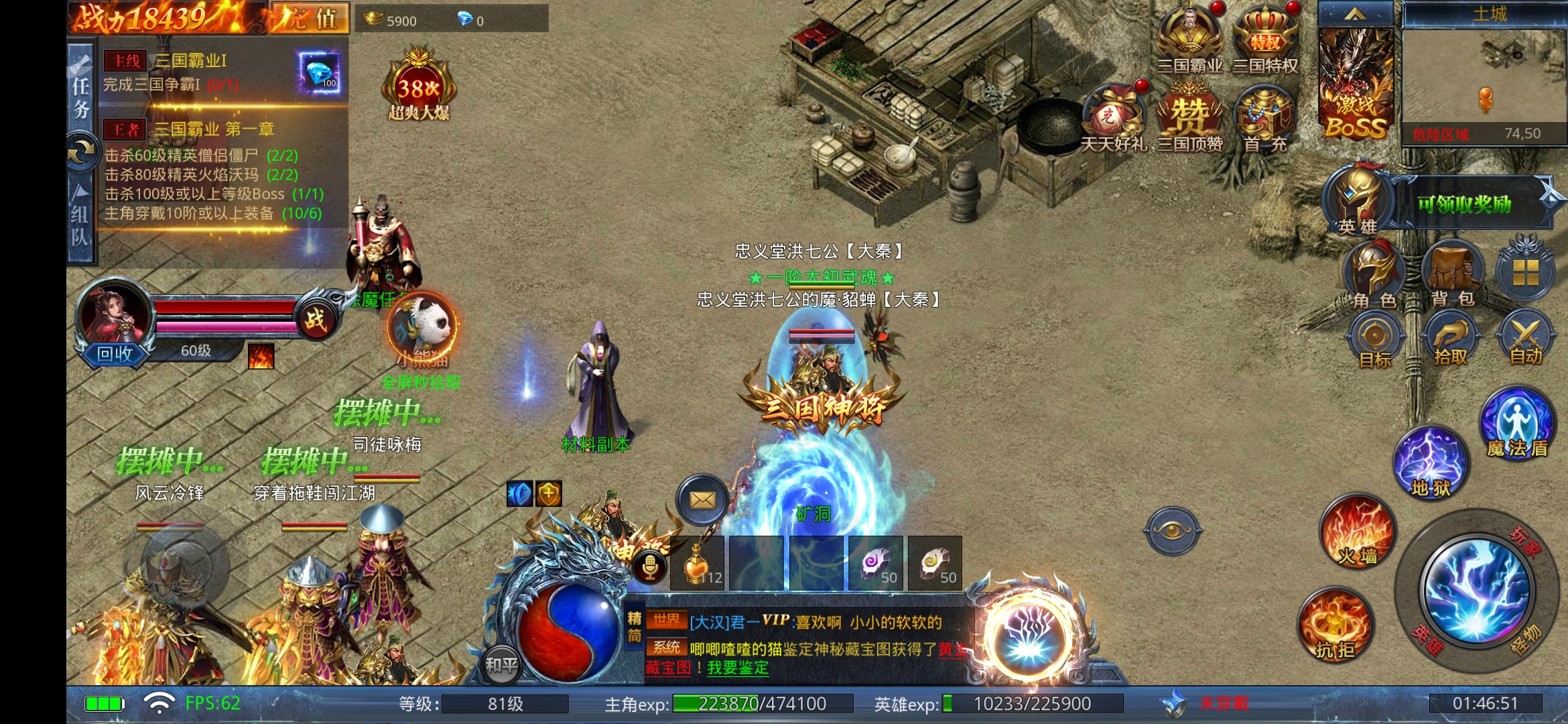The image size is (1568, 724).
Task: Switch to the 任务 quest tab
Action: click(x=81, y=94)
